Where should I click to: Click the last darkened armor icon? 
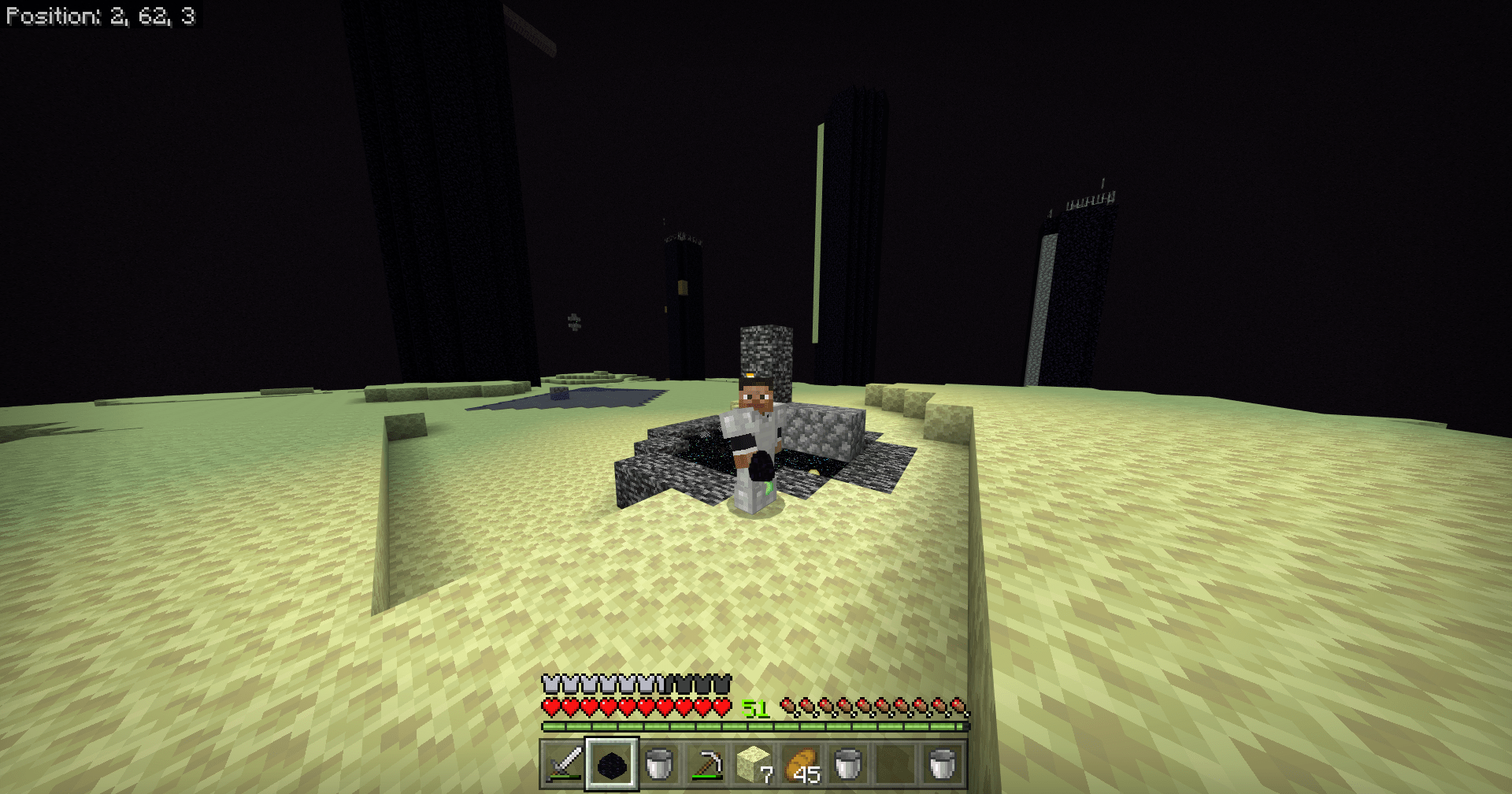(x=721, y=683)
